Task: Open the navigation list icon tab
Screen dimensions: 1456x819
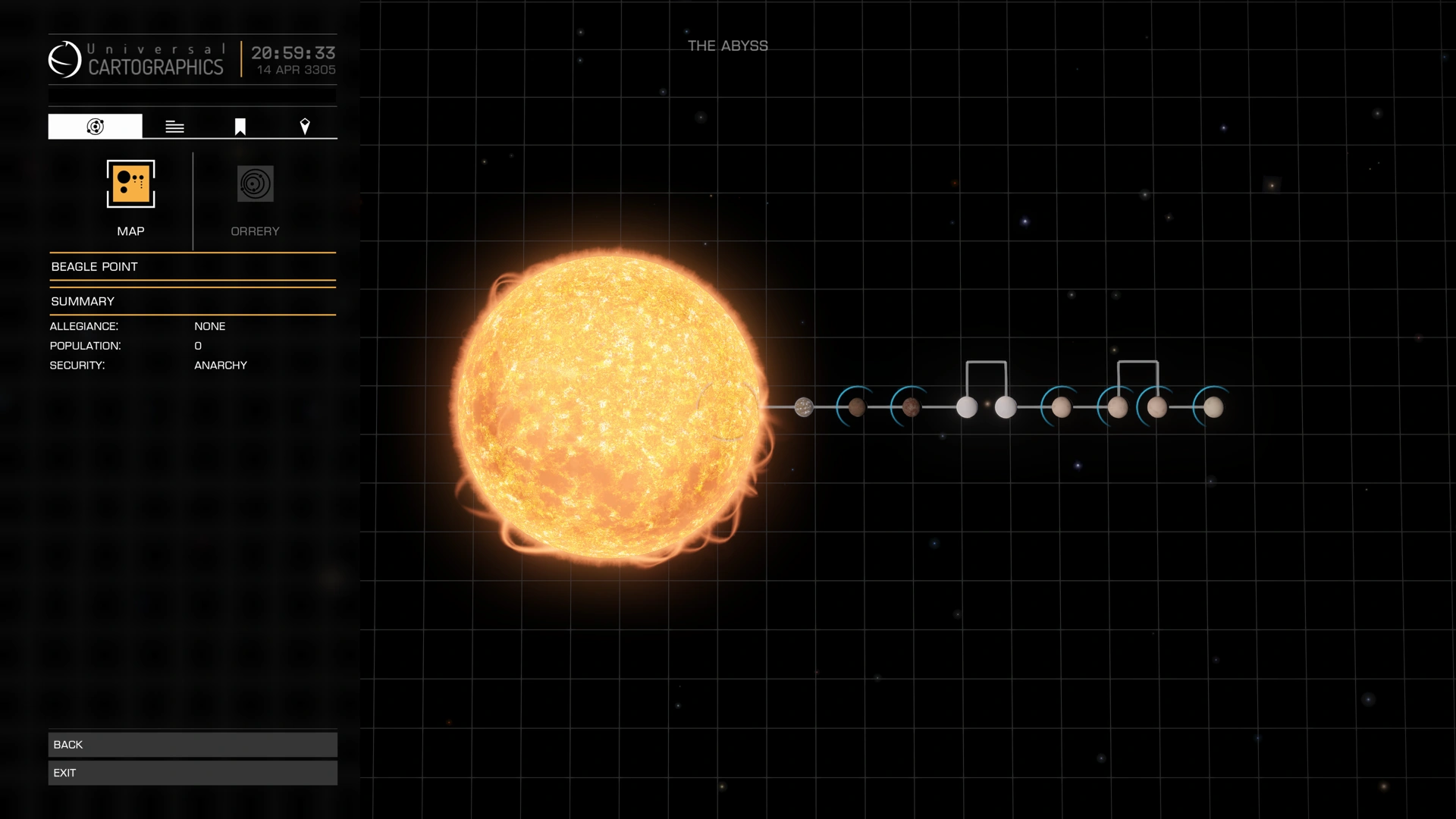Action: [x=174, y=126]
